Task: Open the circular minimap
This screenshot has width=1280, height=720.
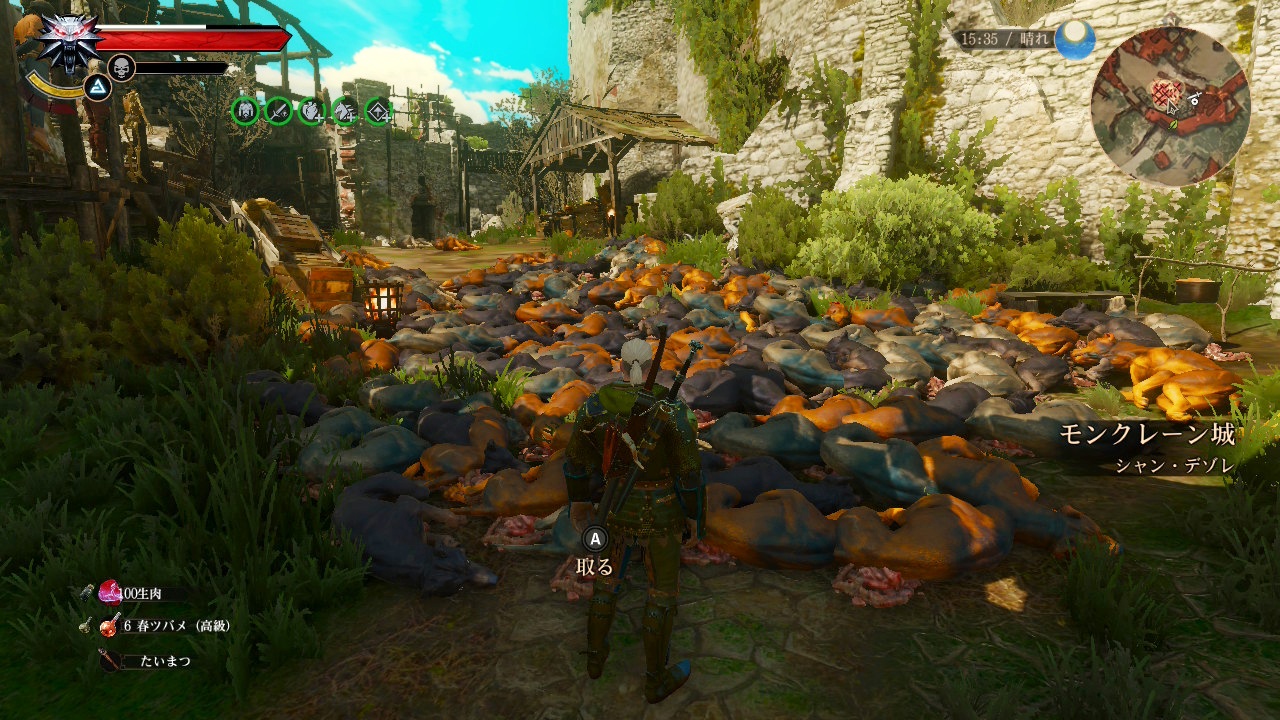Action: coord(1169,105)
